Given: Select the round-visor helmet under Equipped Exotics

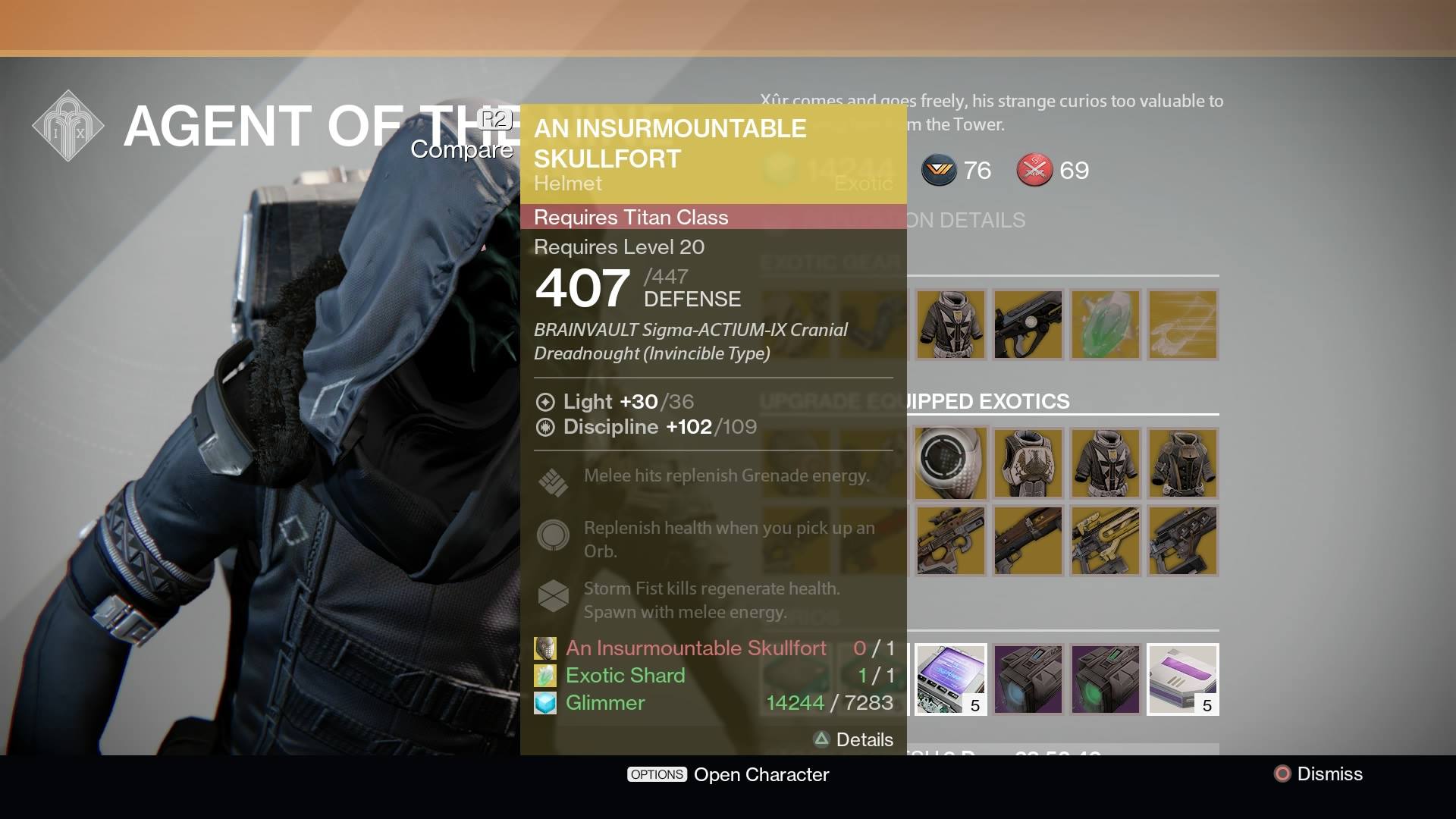Looking at the screenshot, I should 950,463.
